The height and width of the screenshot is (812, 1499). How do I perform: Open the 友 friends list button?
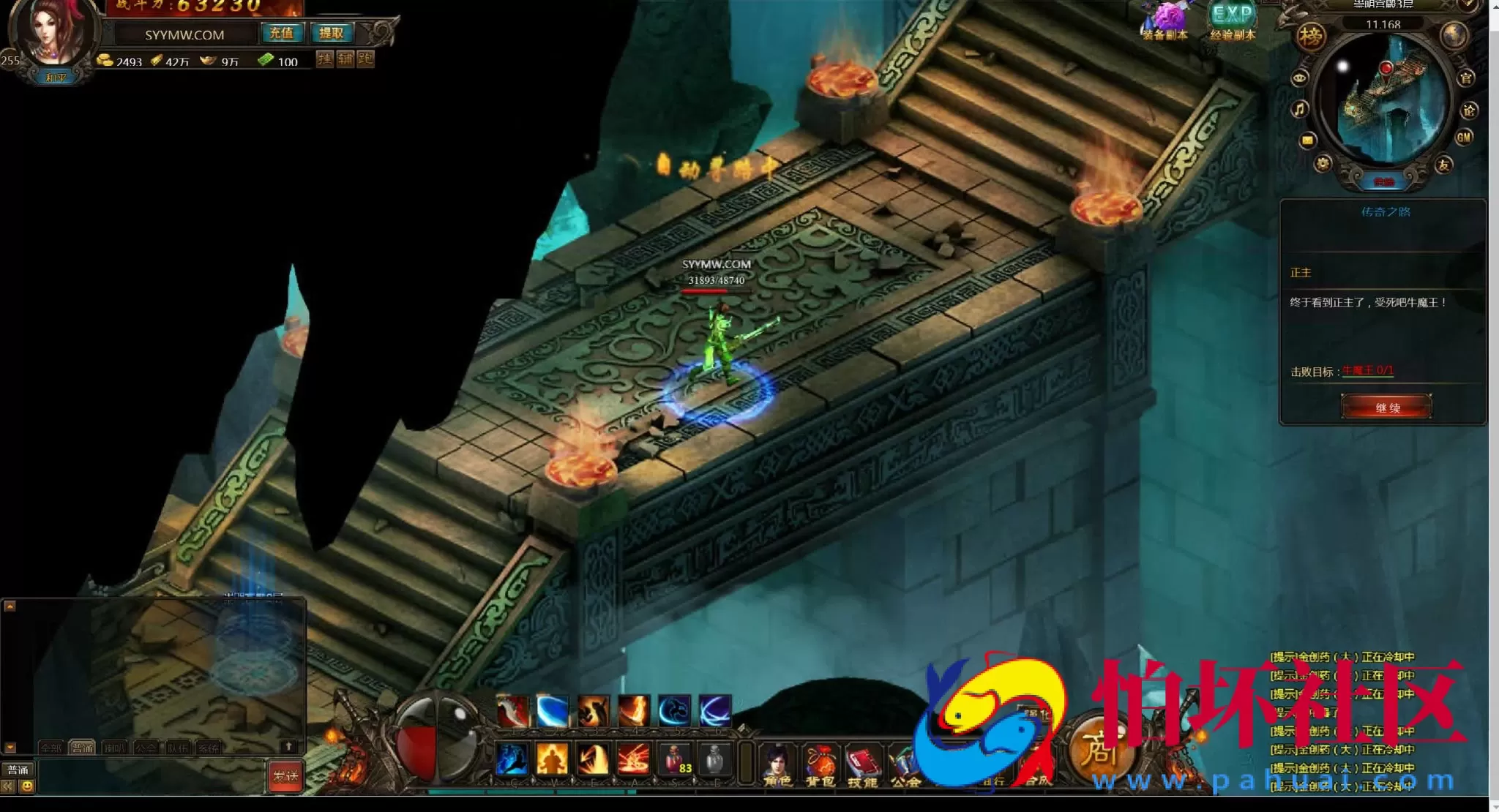click(x=1443, y=165)
